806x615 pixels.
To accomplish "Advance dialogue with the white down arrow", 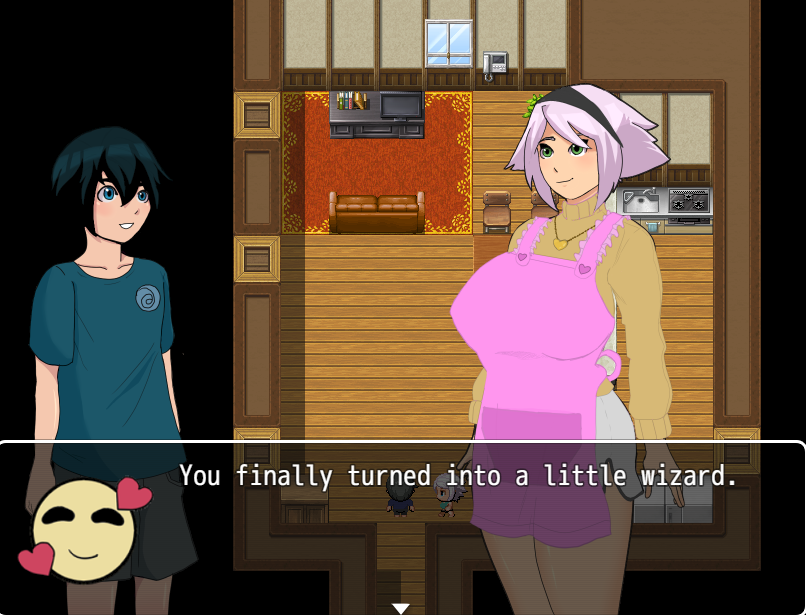I will [401, 608].
